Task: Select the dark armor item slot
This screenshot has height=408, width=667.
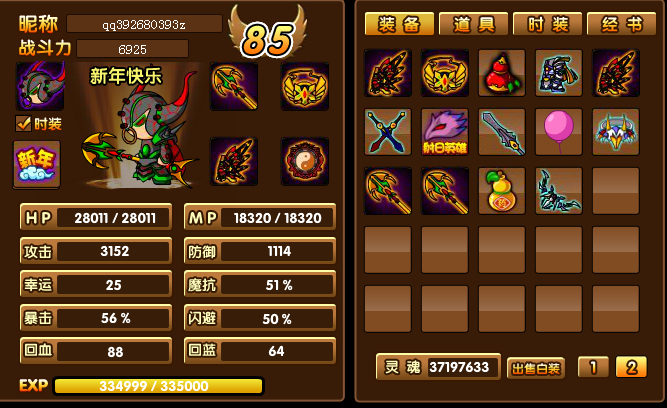Action: tap(559, 74)
